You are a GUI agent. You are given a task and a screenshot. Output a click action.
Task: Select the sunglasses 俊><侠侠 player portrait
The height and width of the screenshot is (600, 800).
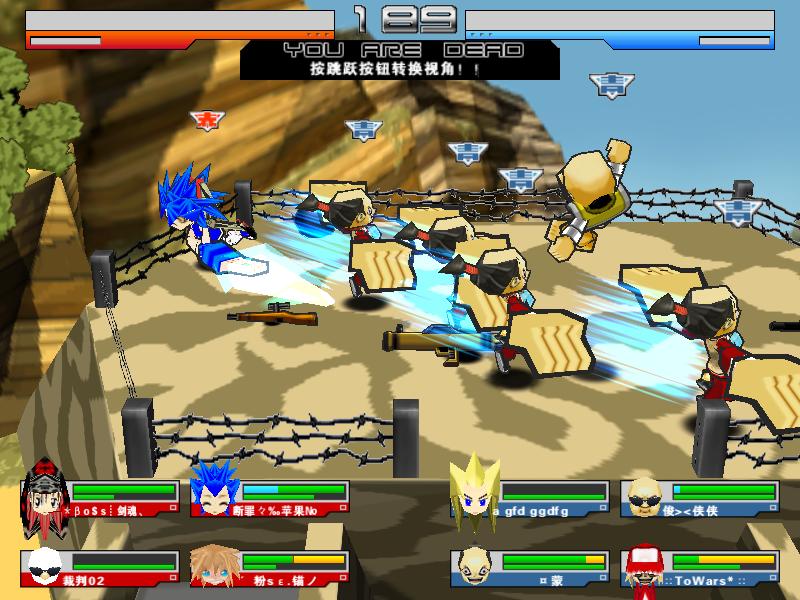click(x=643, y=493)
